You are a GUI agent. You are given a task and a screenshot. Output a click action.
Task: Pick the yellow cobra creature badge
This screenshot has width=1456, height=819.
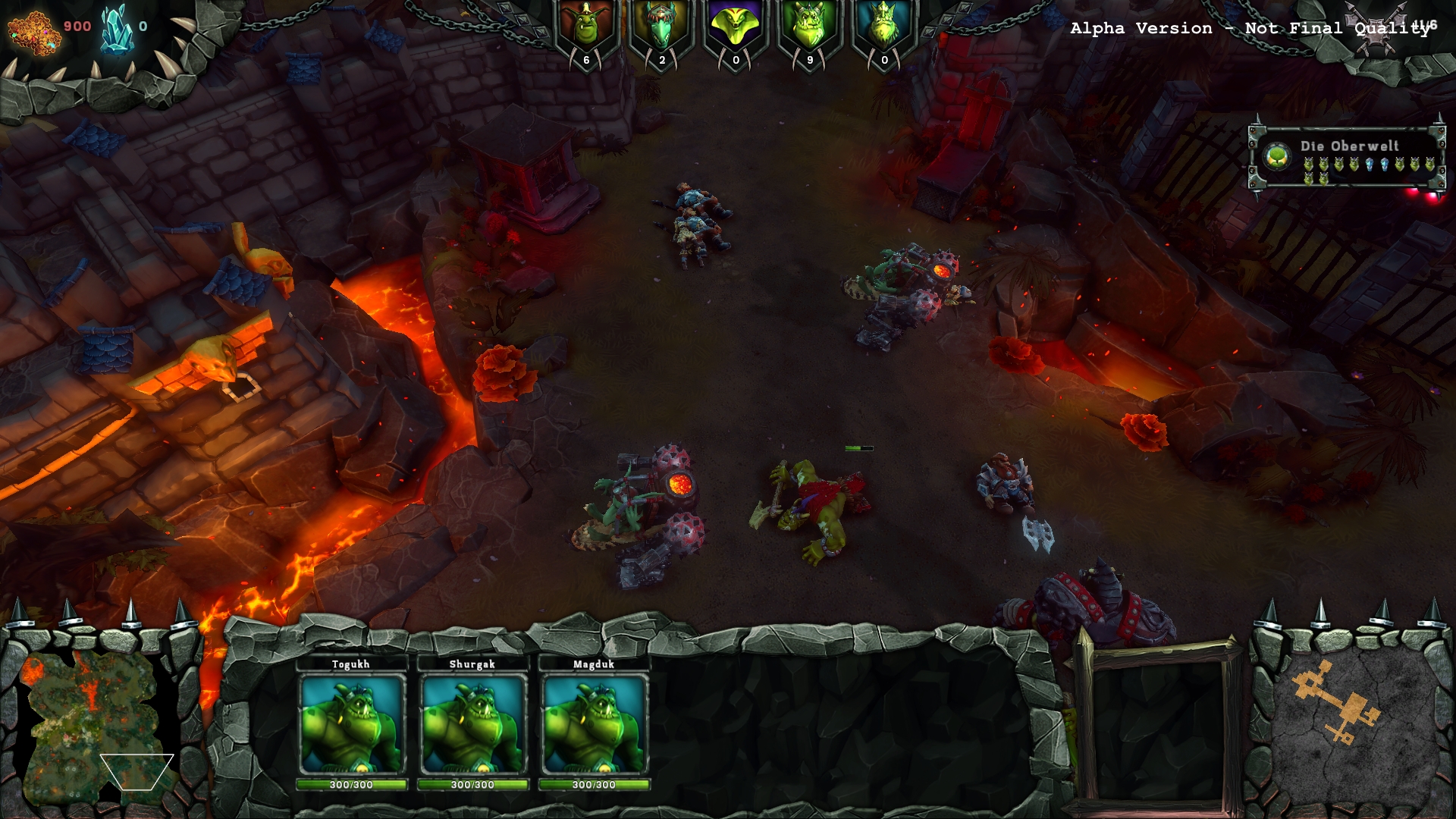click(x=736, y=30)
